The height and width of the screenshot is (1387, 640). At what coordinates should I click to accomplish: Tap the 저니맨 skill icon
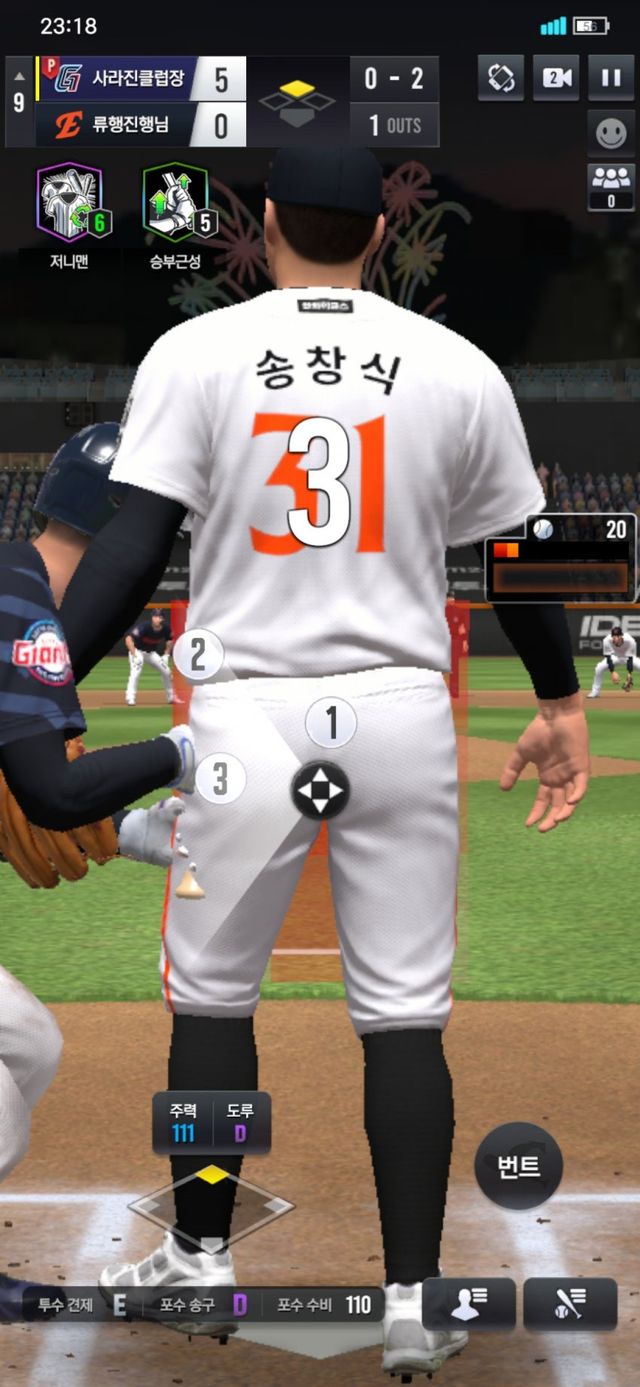click(70, 203)
